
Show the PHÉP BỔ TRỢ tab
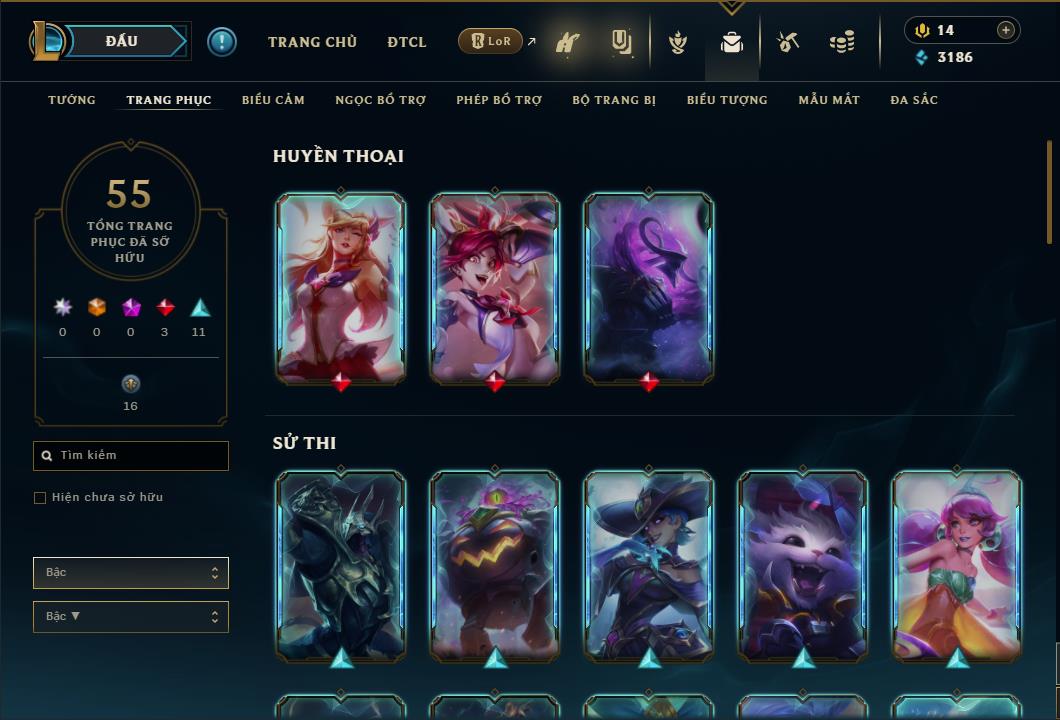[x=499, y=100]
